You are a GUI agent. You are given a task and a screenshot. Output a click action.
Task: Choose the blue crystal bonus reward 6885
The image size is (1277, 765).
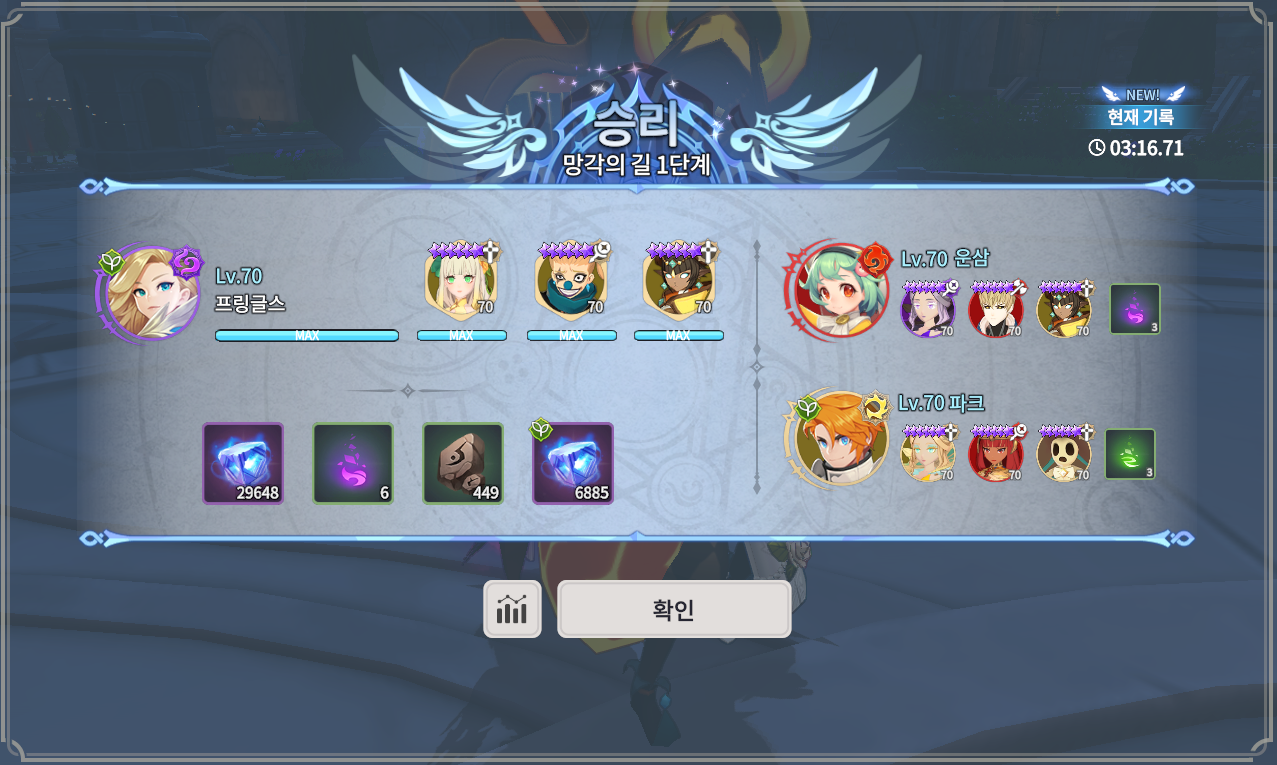573,463
